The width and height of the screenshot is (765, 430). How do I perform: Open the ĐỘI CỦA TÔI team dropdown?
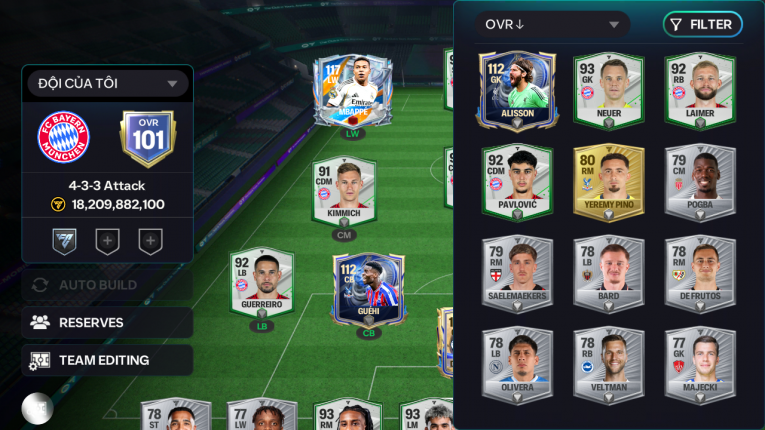107,83
